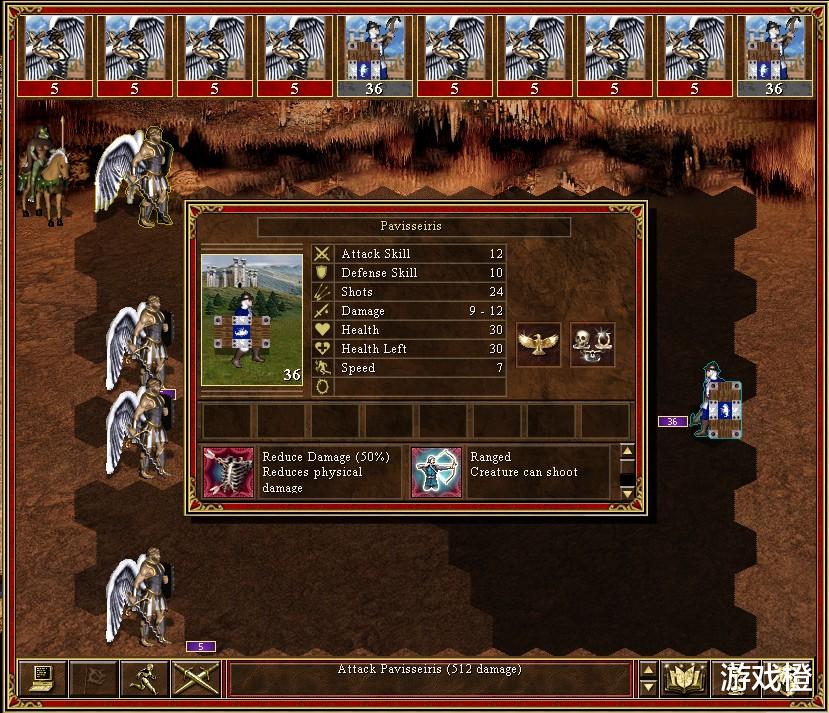Open the combat options menu
The width and height of the screenshot is (829, 713).
coord(41,679)
